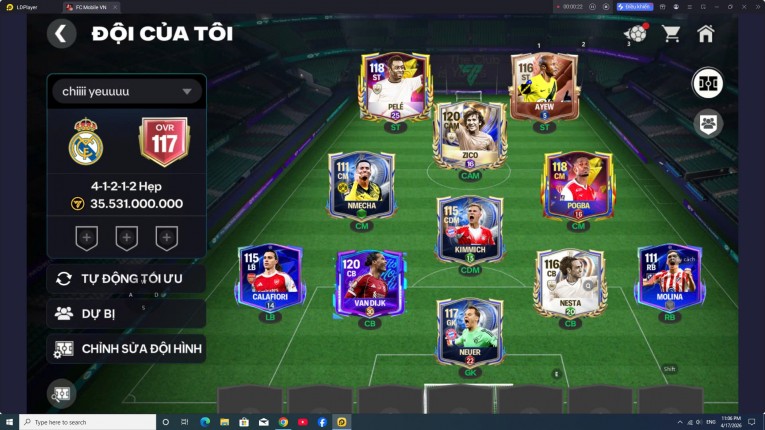This screenshot has width=765, height=430.
Task: Go back with the arrow button
Action: 61,33
